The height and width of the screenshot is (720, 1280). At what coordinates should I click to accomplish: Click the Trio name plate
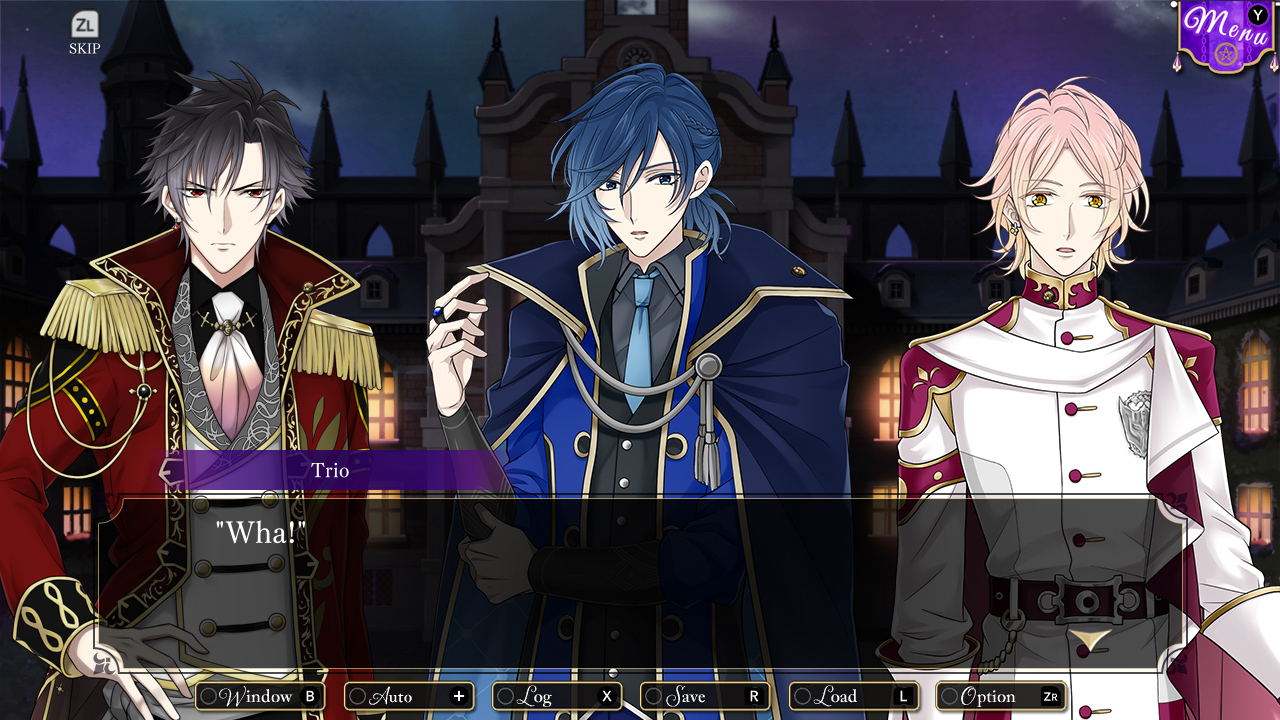point(331,470)
